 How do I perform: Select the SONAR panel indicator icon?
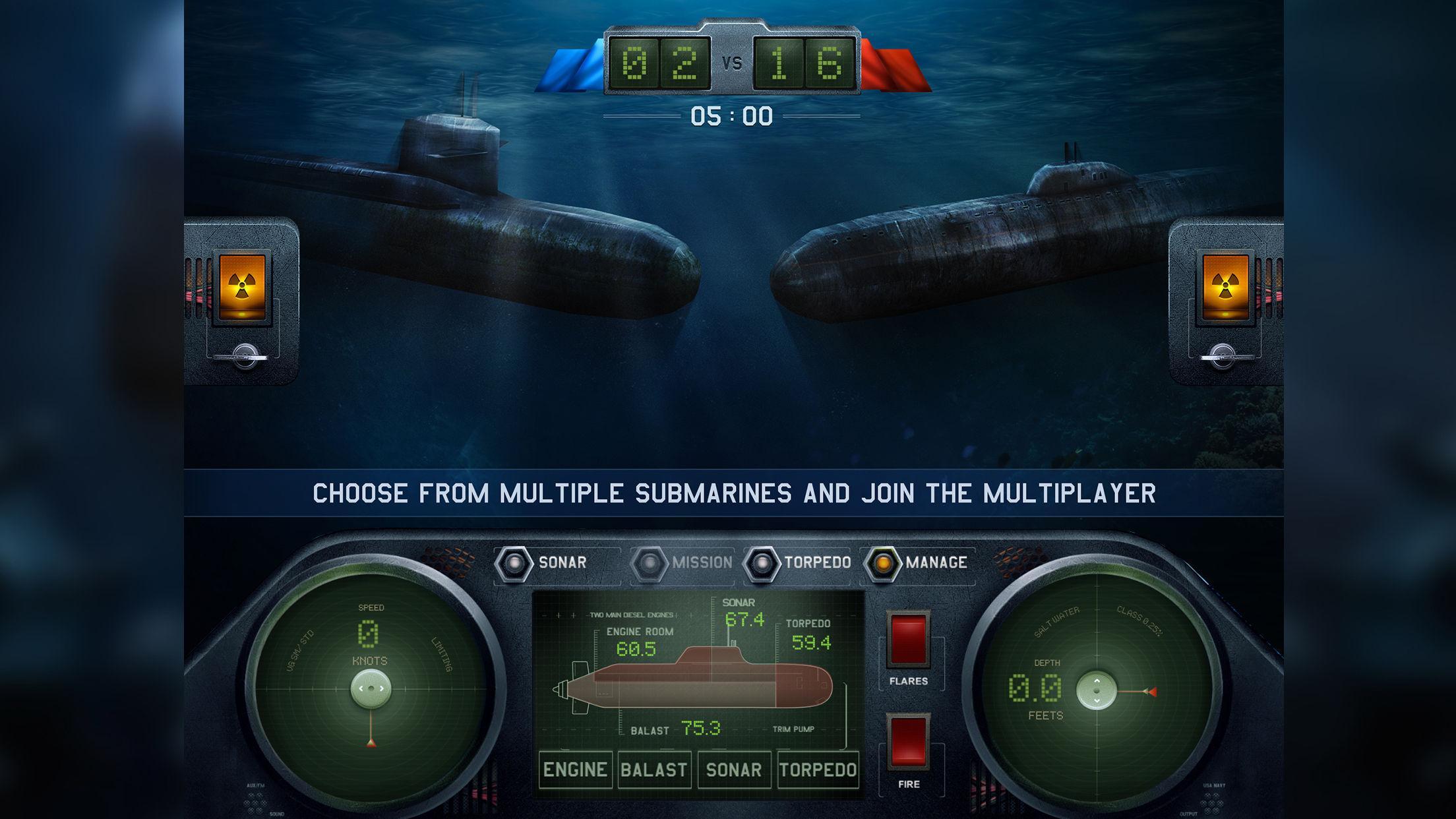click(514, 563)
